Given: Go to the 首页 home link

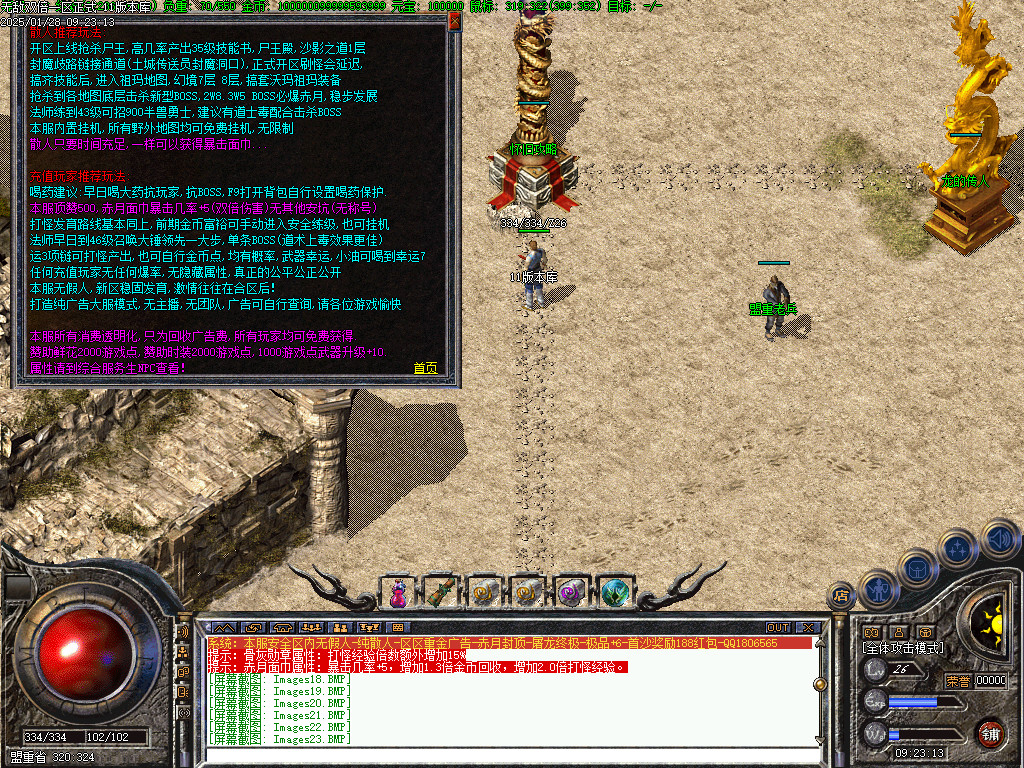Looking at the screenshot, I should pyautogui.click(x=425, y=368).
